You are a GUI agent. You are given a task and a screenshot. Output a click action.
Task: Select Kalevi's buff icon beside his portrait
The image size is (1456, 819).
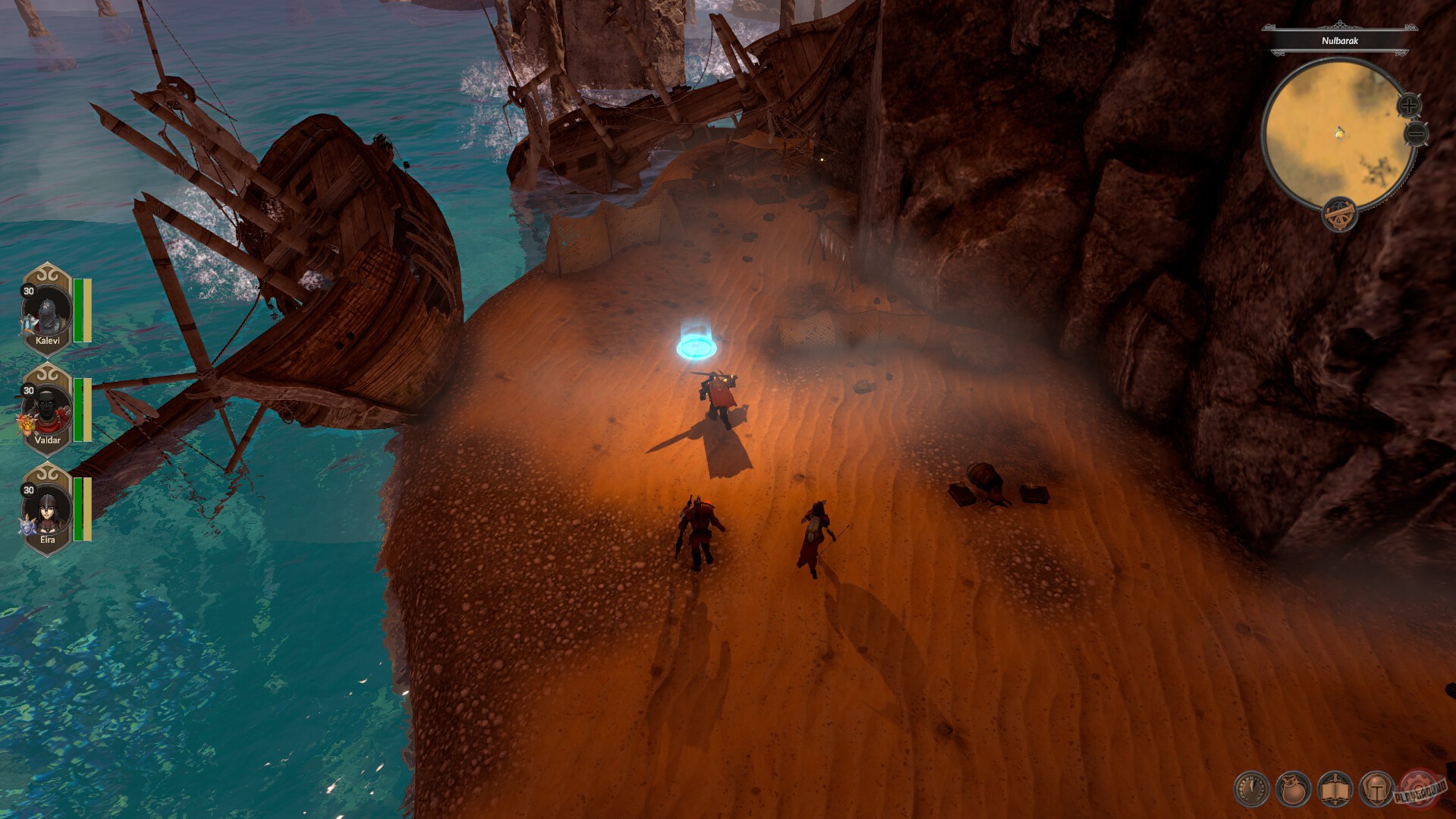pos(27,322)
